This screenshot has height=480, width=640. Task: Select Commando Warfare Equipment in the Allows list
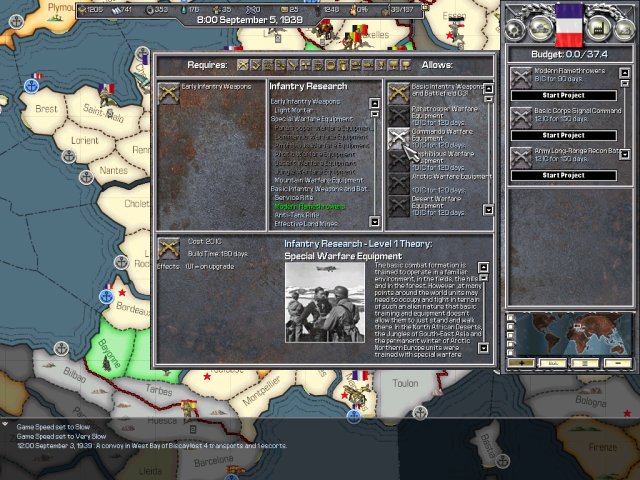pos(440,132)
